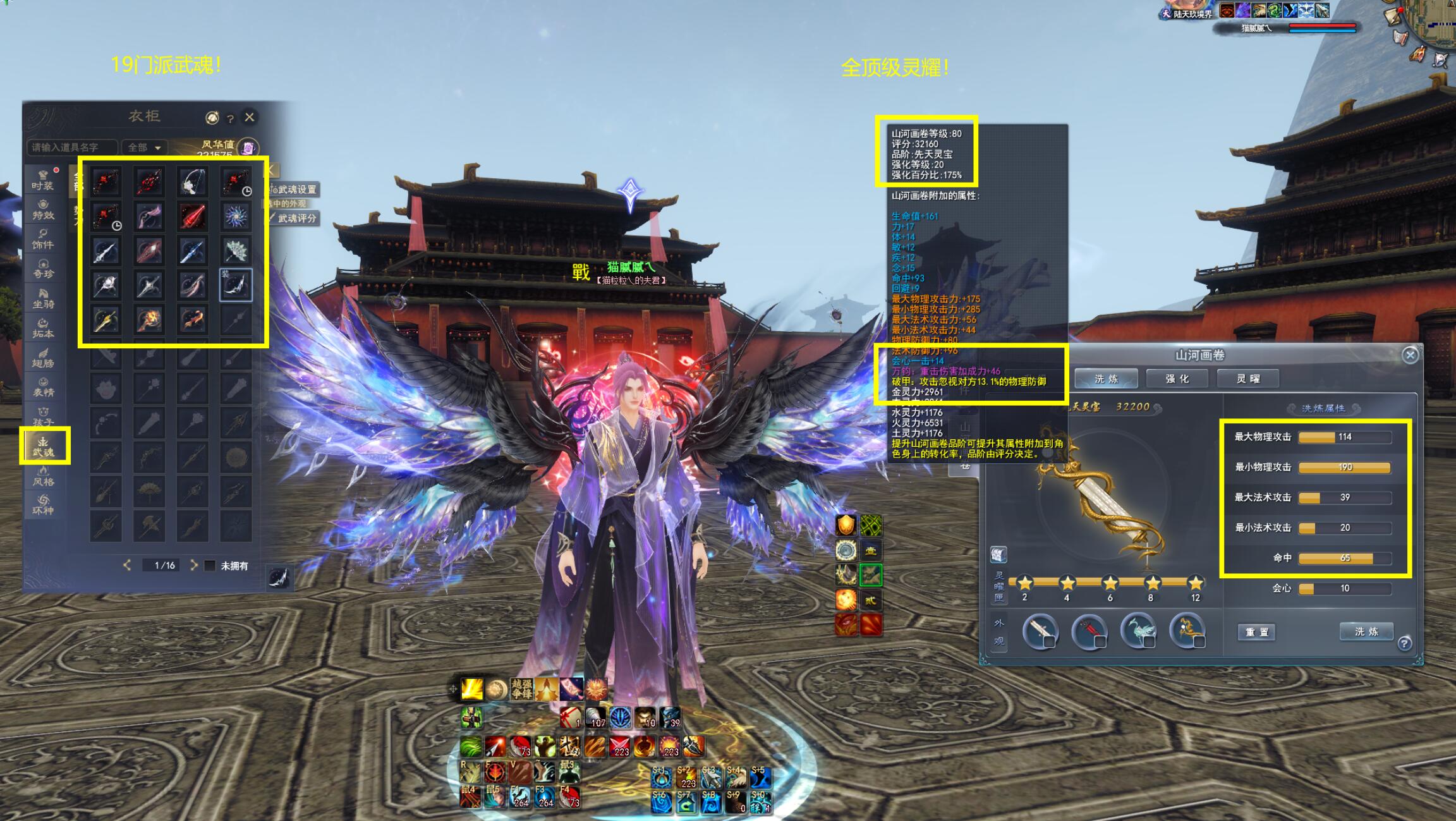Image resolution: width=1456 pixels, height=821 pixels.
Task: Open the 山河画卷 help question mark
Action: (x=1404, y=643)
